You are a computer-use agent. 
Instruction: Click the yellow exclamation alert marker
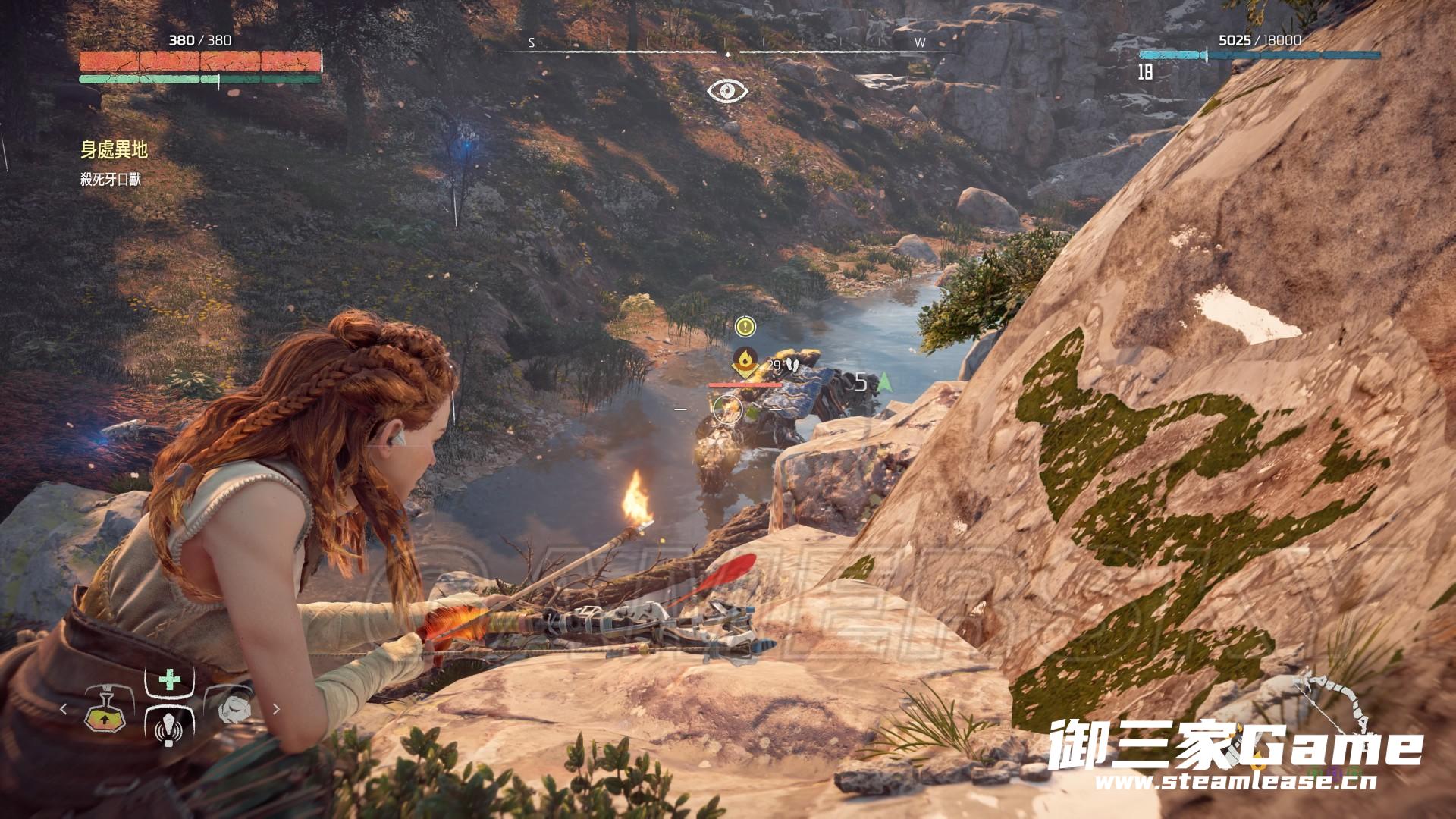click(746, 327)
